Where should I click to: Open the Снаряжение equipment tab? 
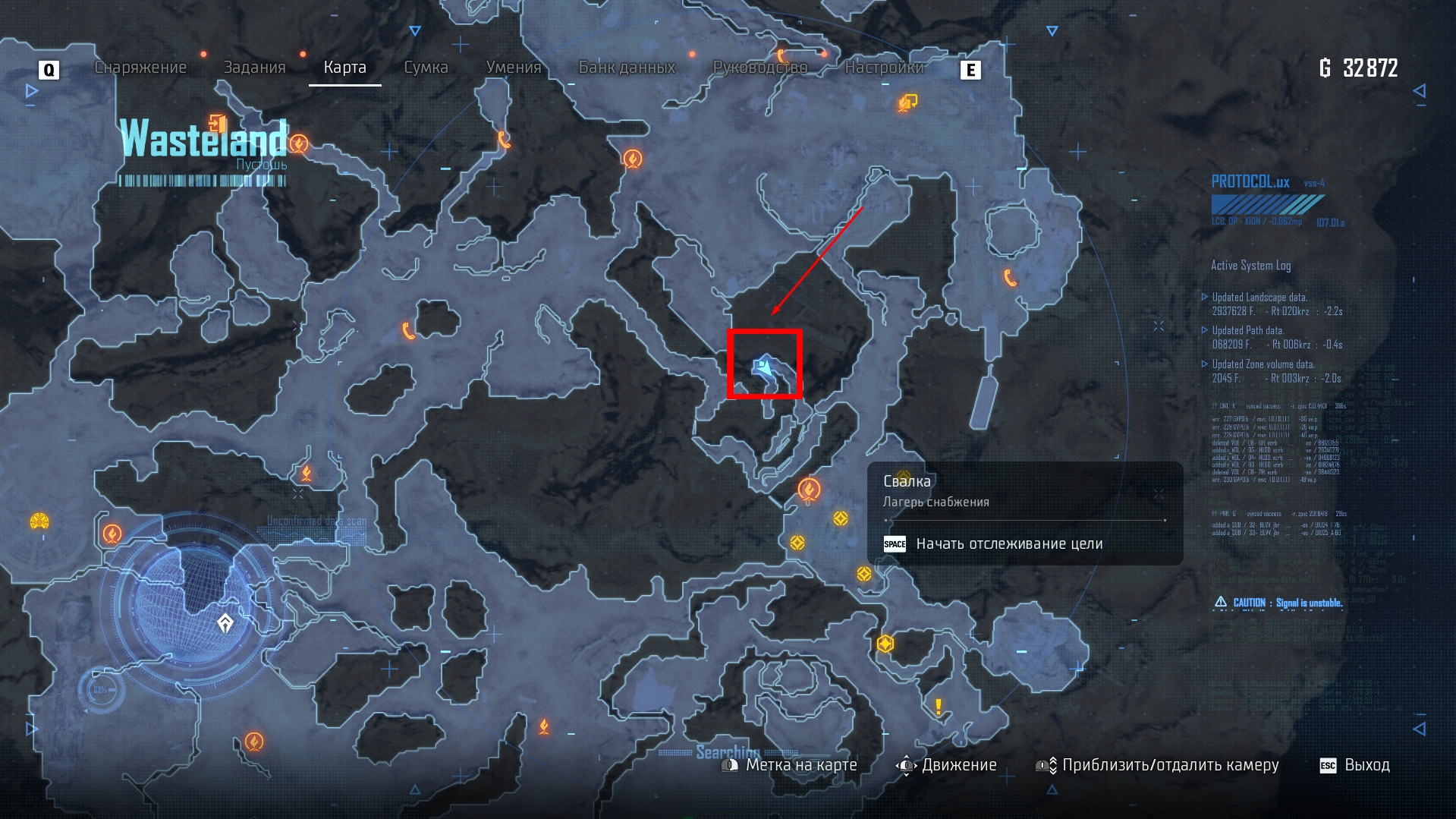click(140, 68)
